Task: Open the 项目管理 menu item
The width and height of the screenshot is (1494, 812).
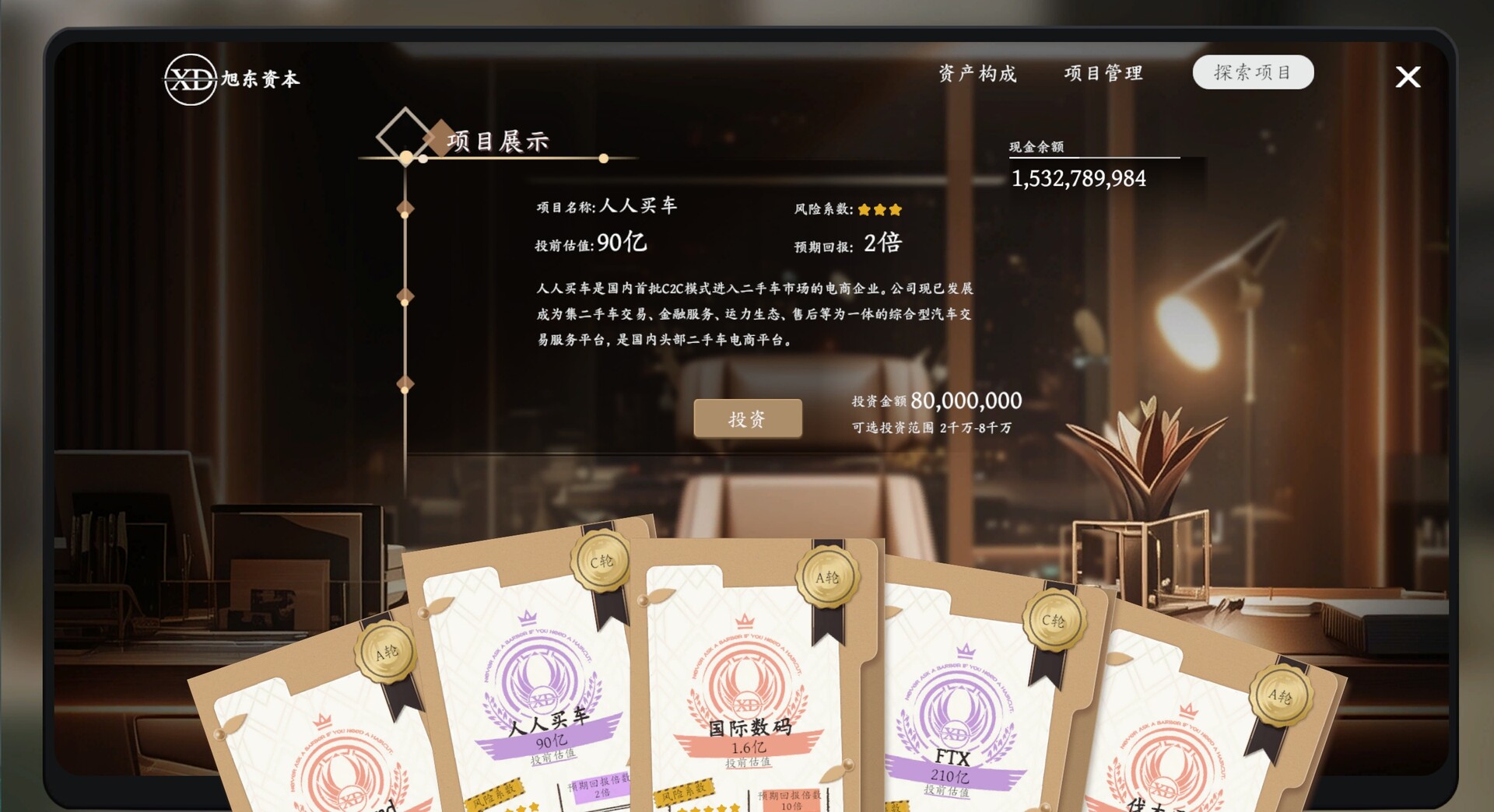Action: (x=1103, y=73)
